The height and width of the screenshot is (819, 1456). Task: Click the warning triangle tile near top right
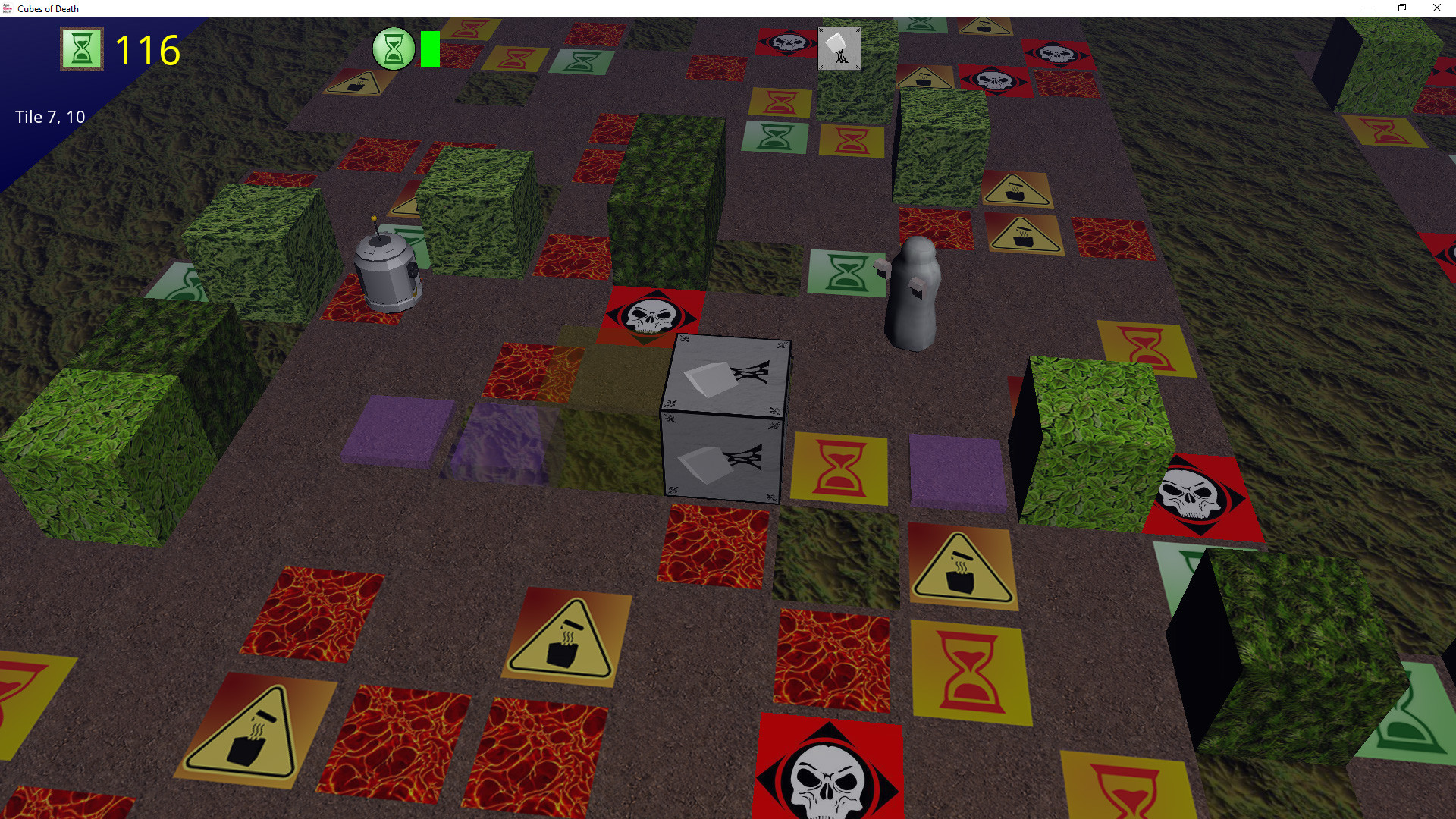tap(1016, 190)
